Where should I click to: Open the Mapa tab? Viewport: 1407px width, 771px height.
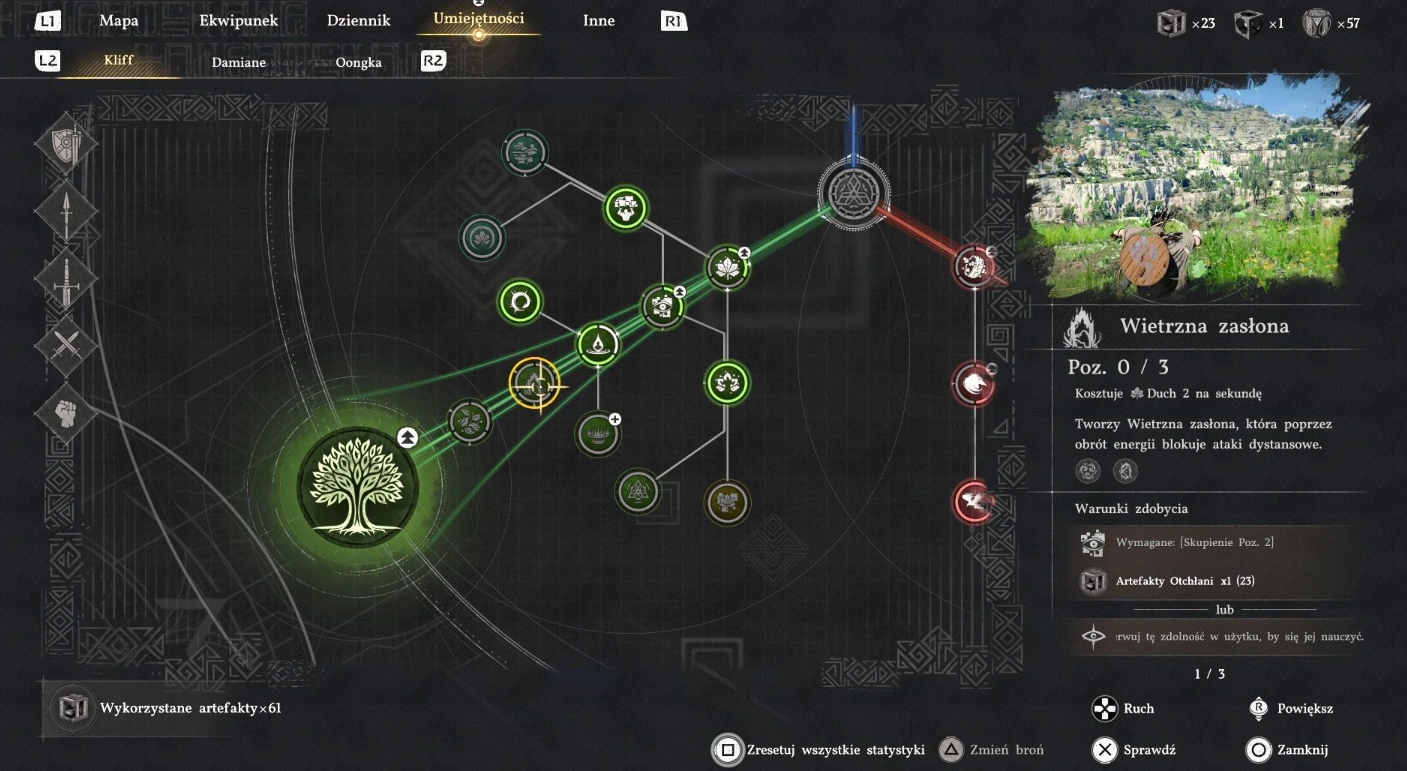pyautogui.click(x=119, y=20)
